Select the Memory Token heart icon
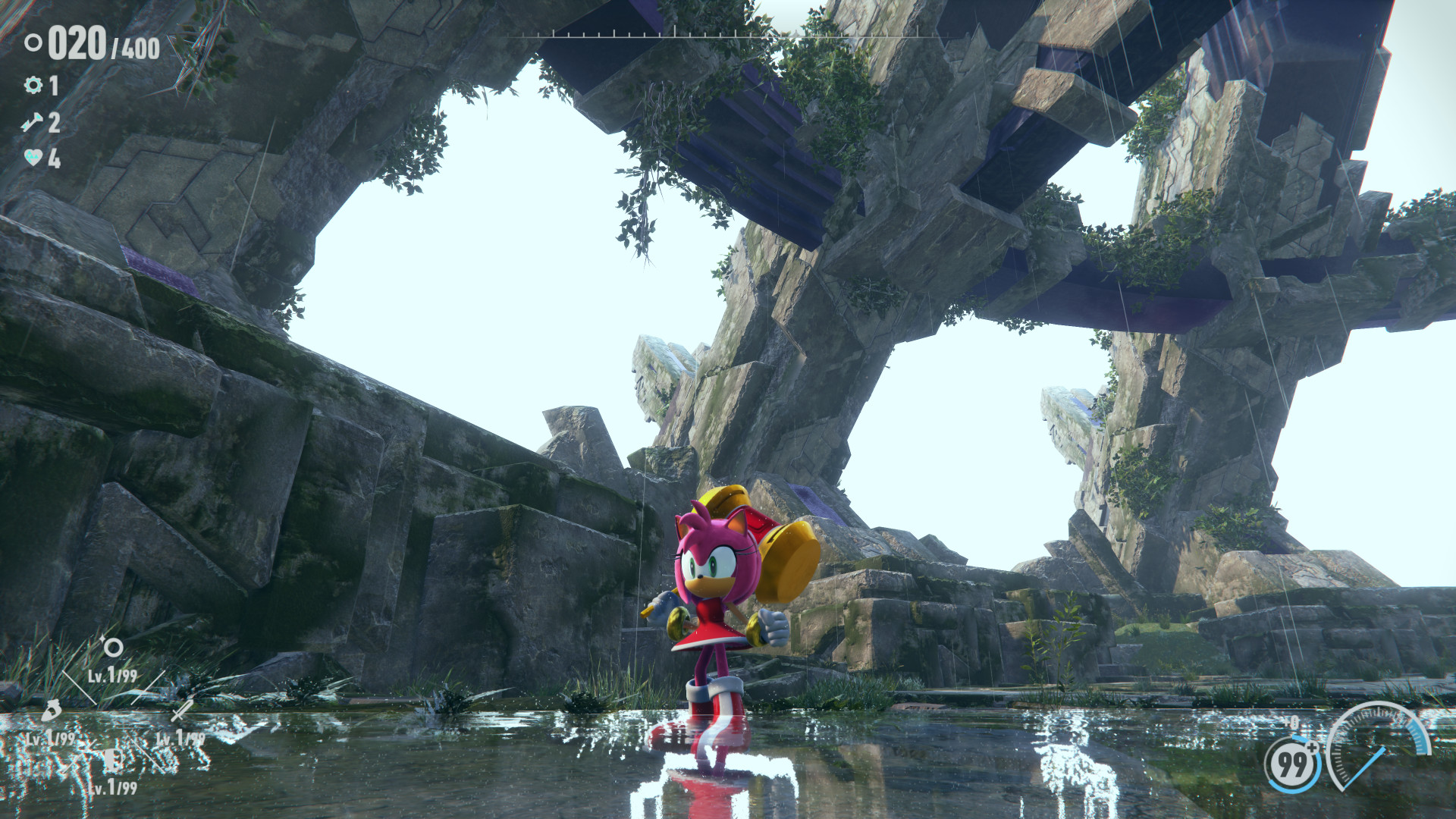The width and height of the screenshot is (1456, 819). point(32,157)
